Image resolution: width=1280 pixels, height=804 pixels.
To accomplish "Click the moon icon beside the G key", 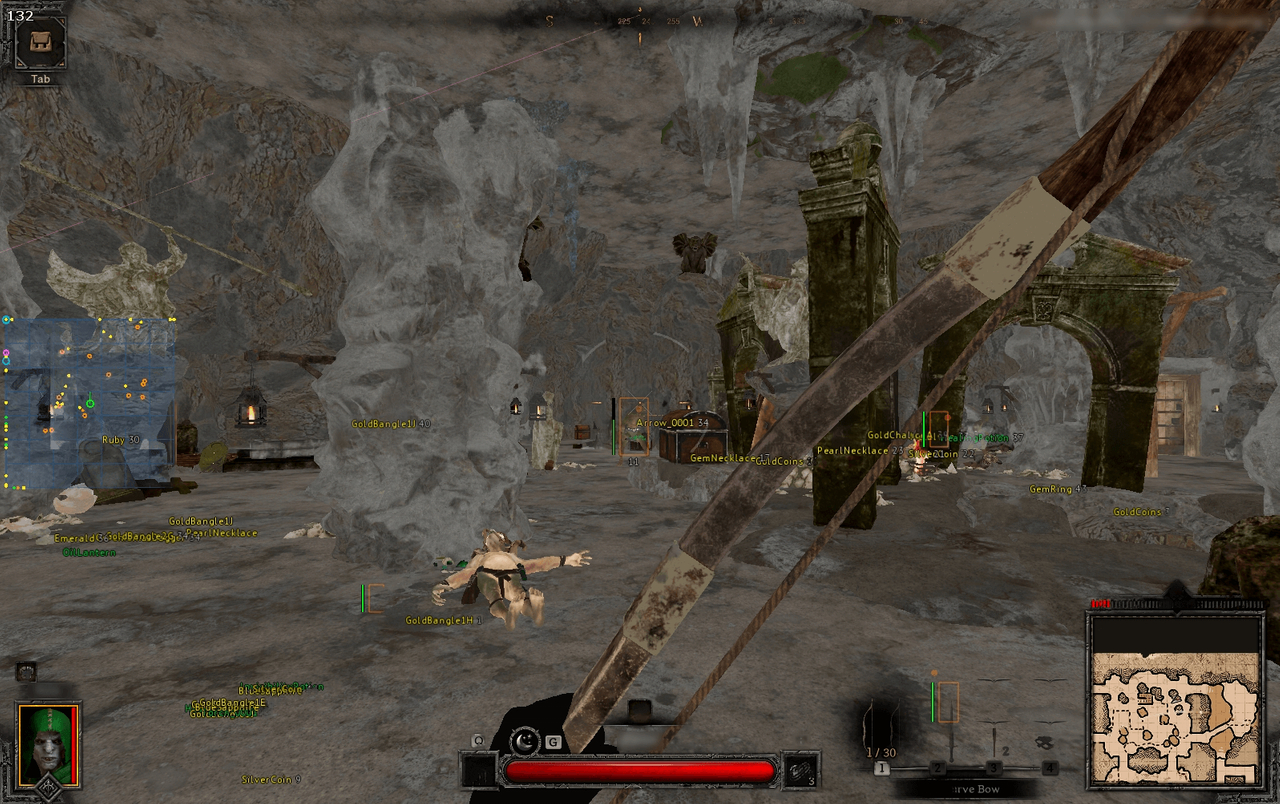I will (523, 740).
